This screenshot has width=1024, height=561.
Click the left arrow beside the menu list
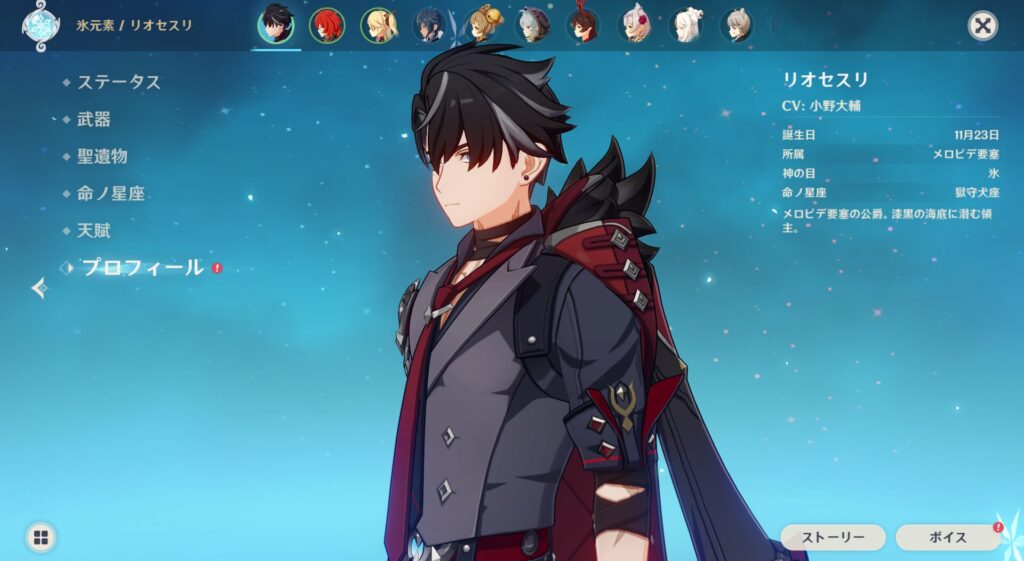tap(40, 288)
